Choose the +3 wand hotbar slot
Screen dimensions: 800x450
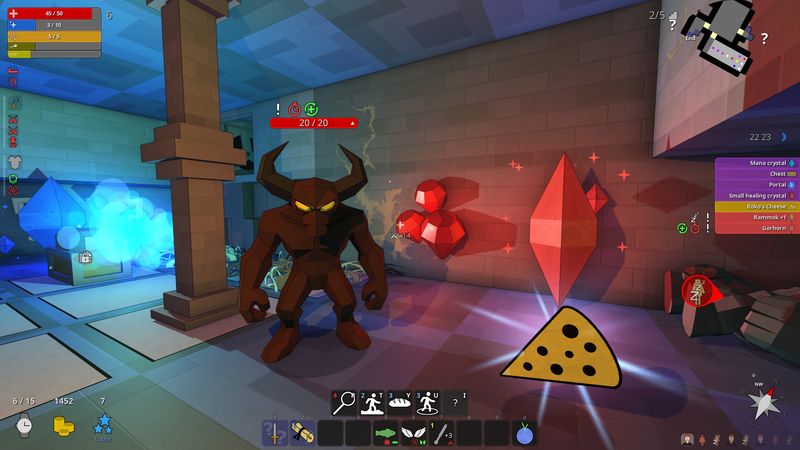(441, 433)
